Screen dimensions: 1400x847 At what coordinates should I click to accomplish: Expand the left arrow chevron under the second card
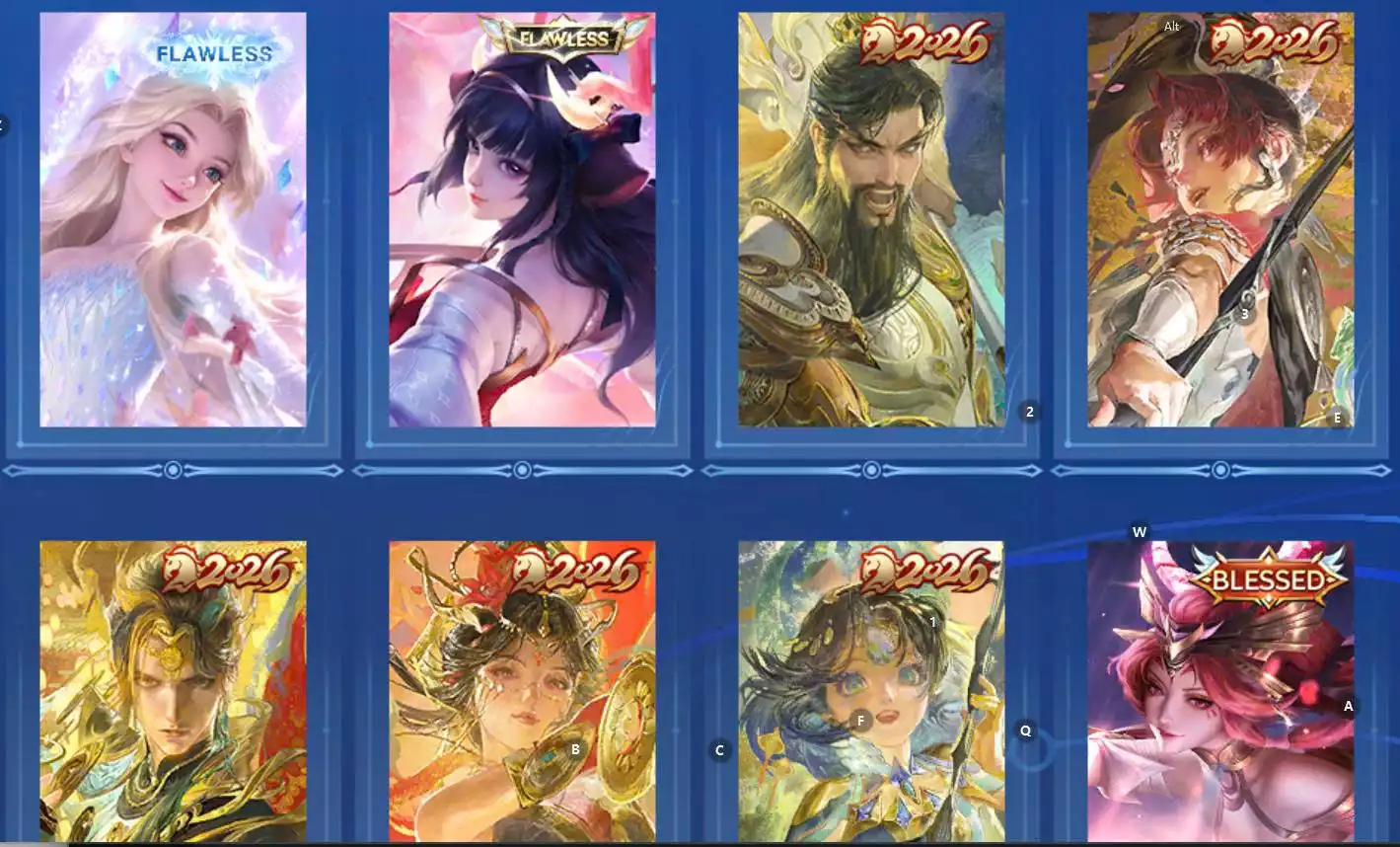pyautogui.click(x=358, y=471)
